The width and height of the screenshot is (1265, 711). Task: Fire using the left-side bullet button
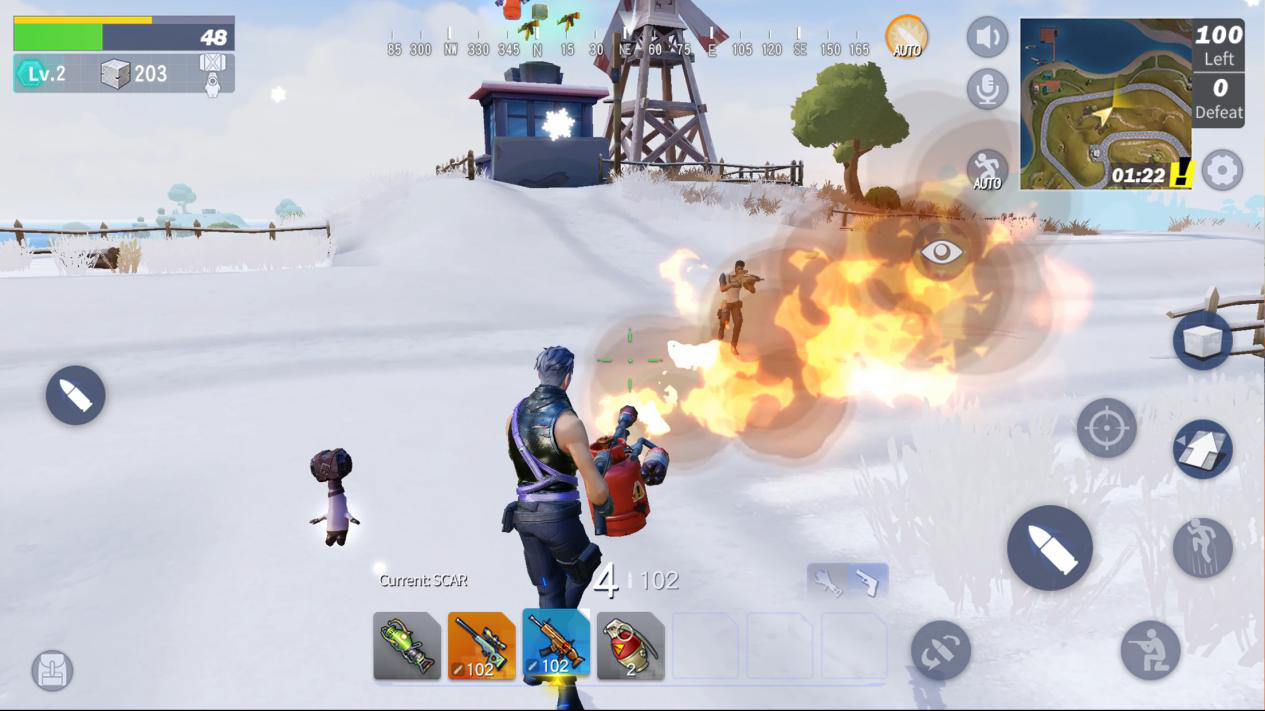coord(75,395)
